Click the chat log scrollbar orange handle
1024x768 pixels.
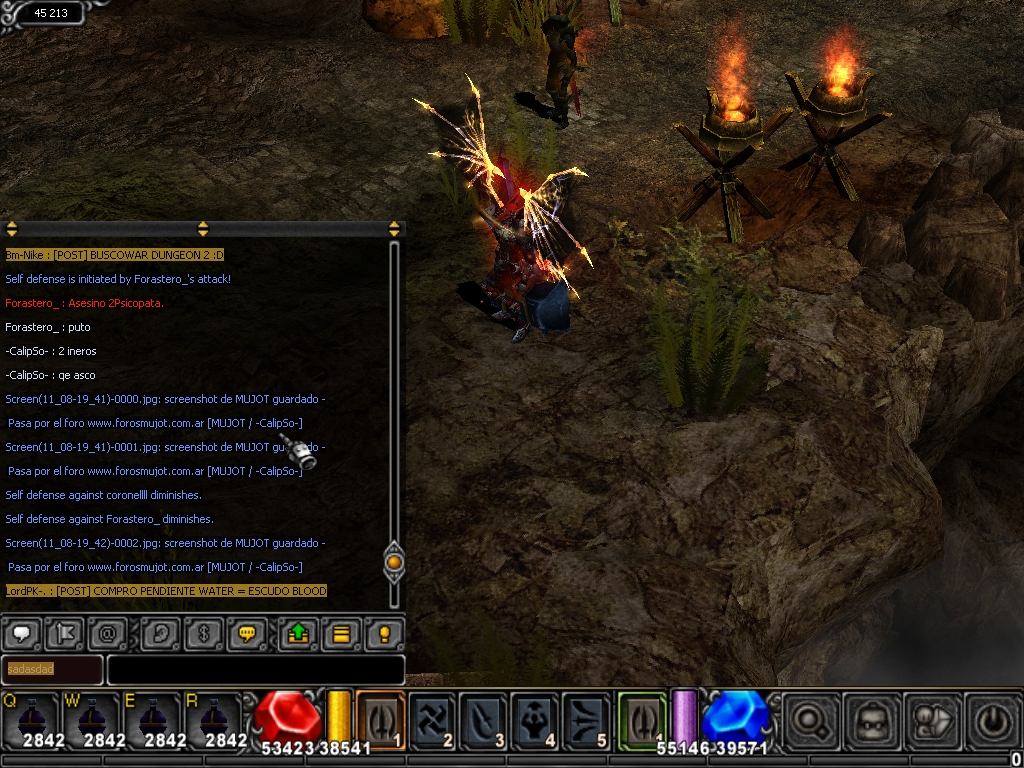point(394,562)
